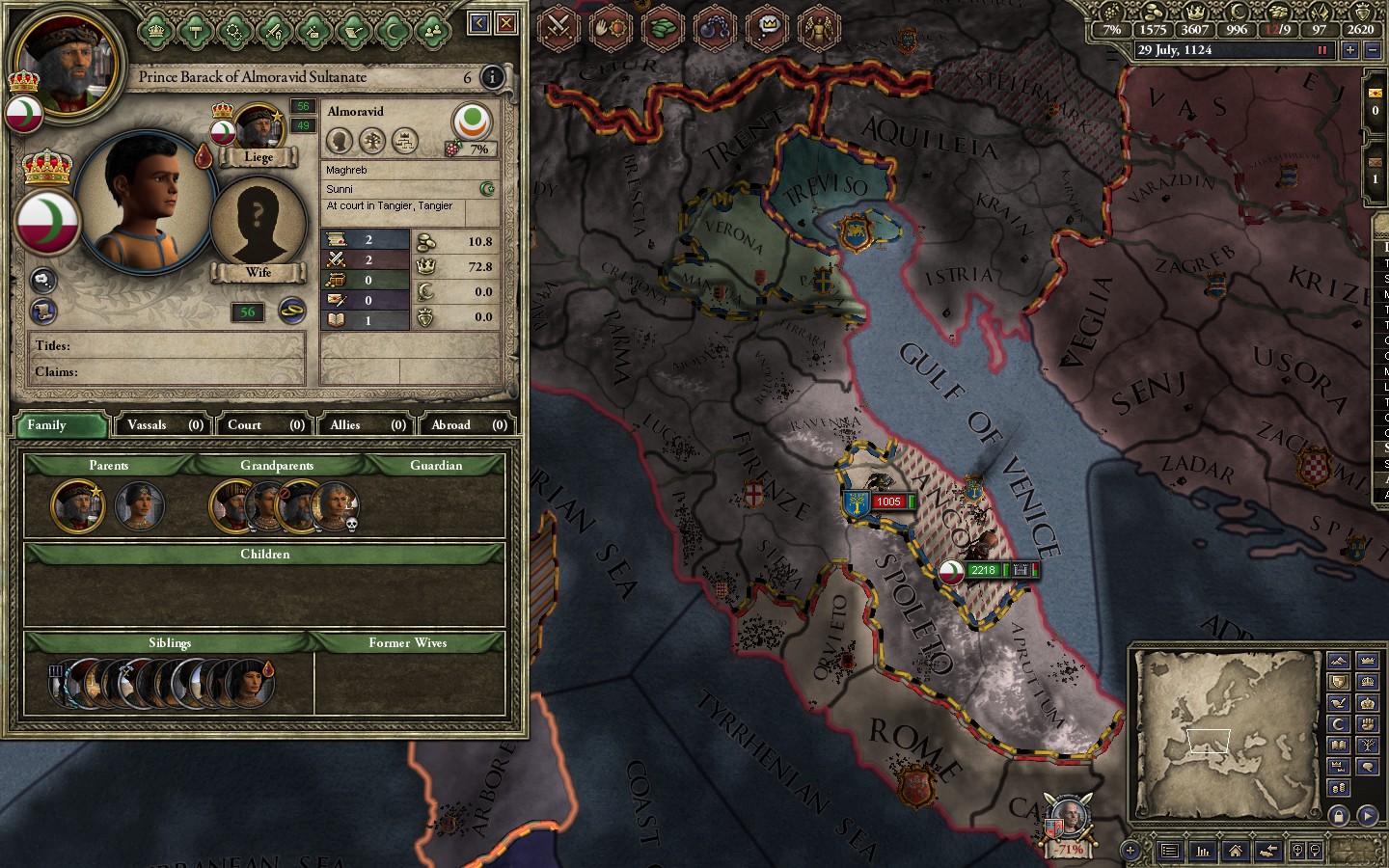
Task: Toggle pause on the date bar
Action: (x=1322, y=50)
